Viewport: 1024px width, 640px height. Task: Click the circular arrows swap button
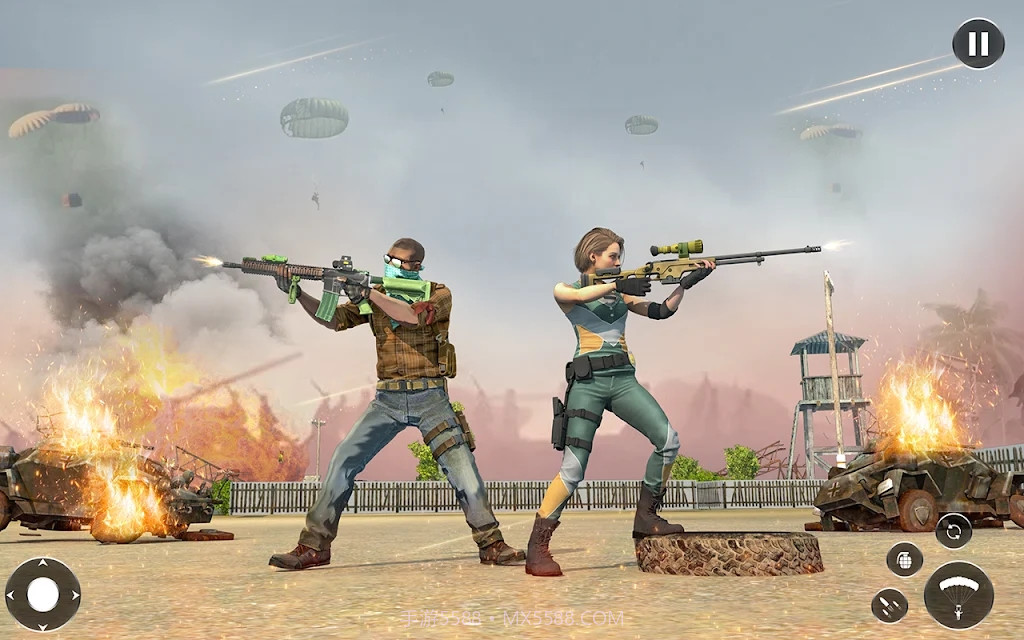953,530
